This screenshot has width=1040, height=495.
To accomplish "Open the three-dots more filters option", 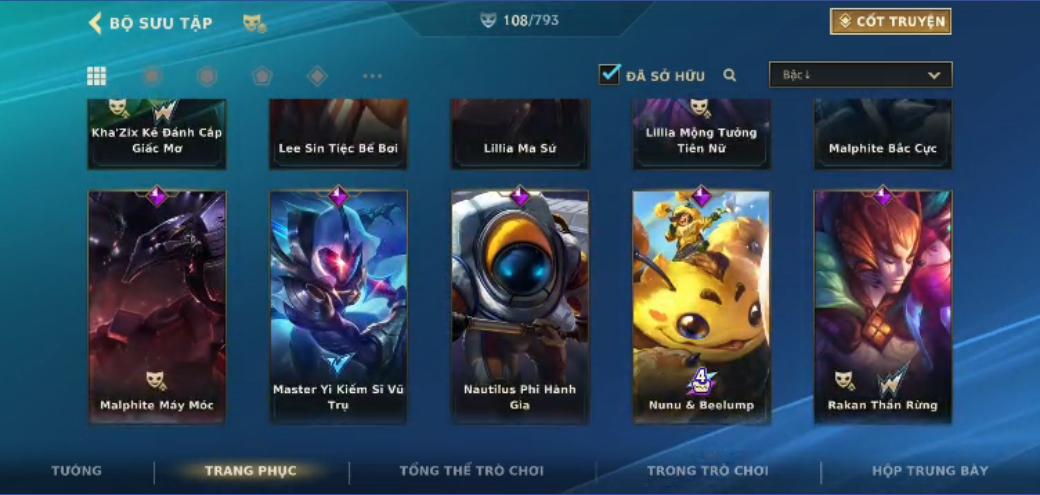I will pos(372,76).
